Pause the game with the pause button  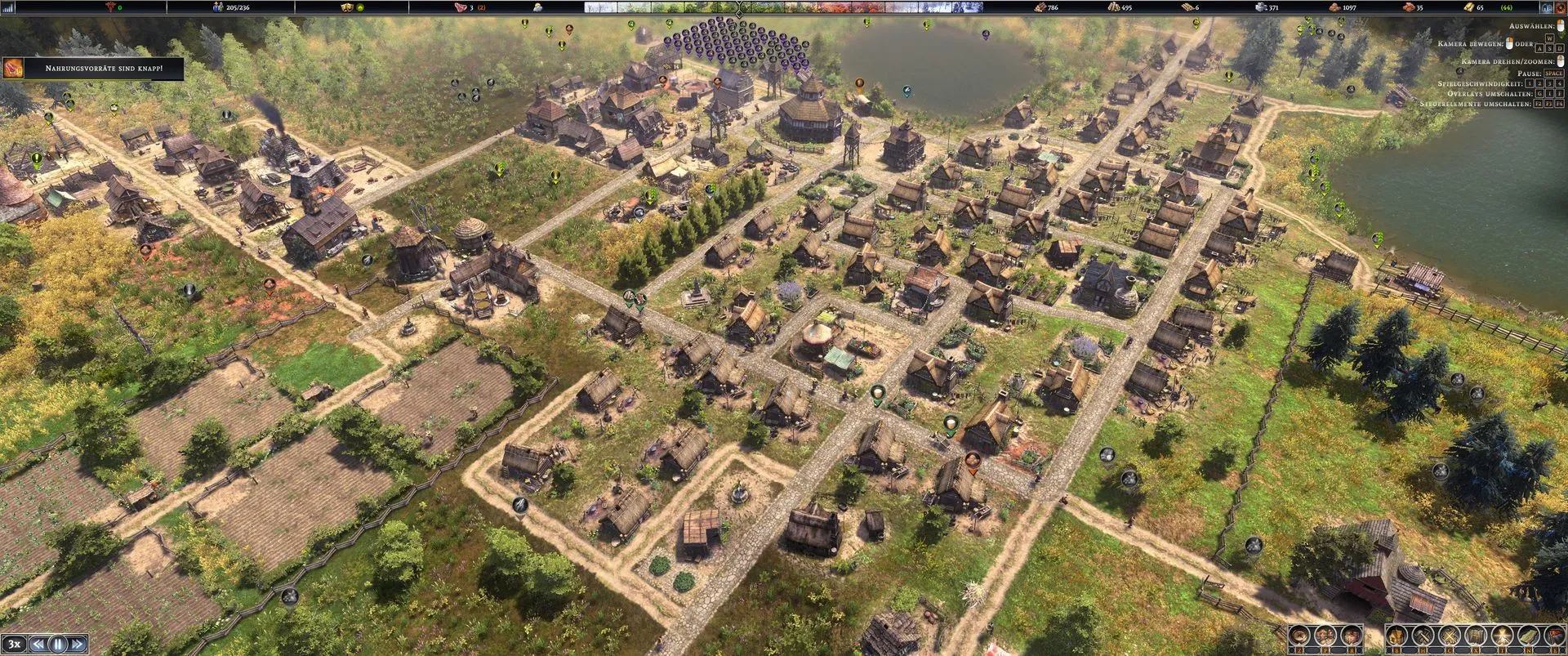(x=58, y=644)
